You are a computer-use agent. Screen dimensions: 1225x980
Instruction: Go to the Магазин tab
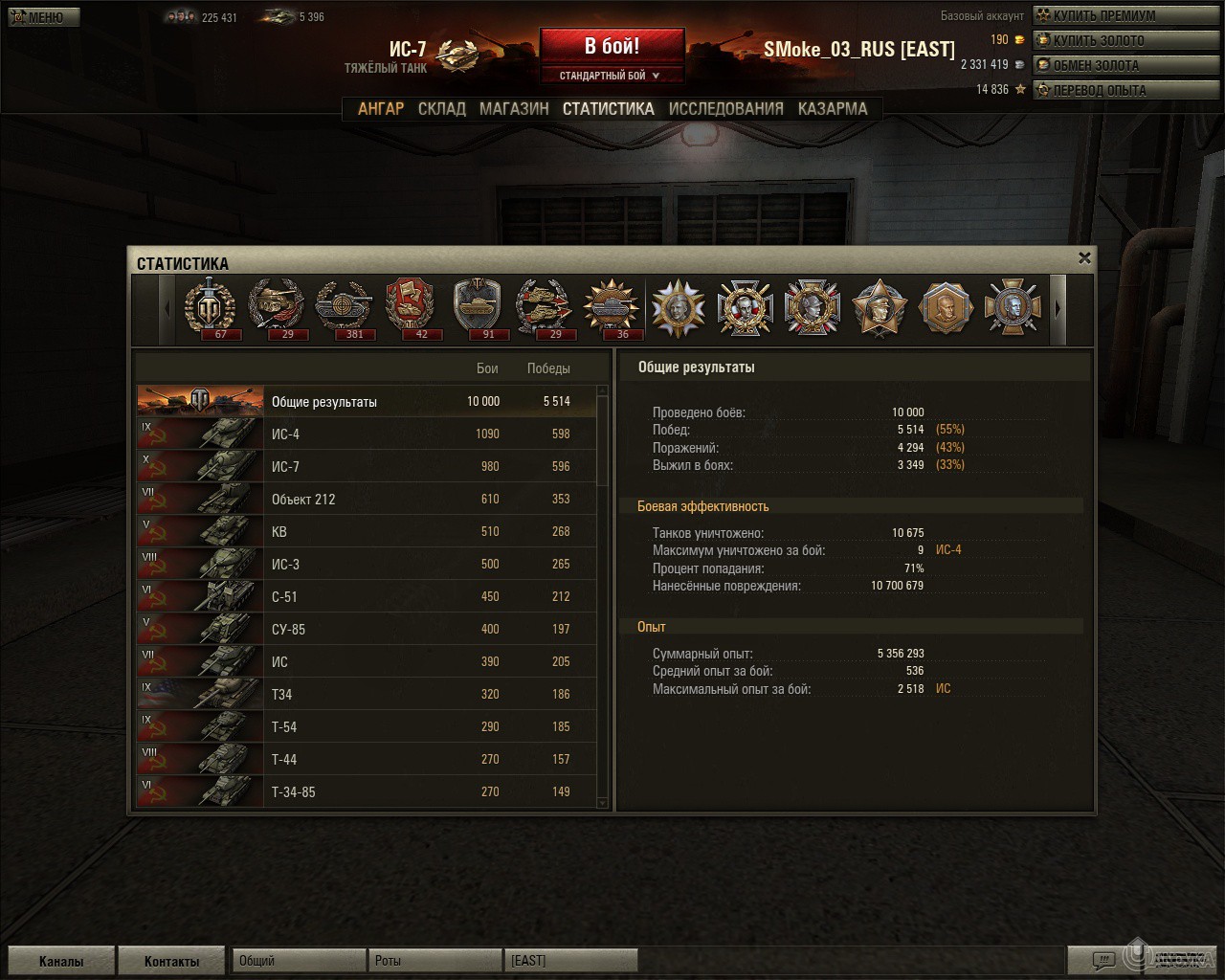[x=514, y=109]
